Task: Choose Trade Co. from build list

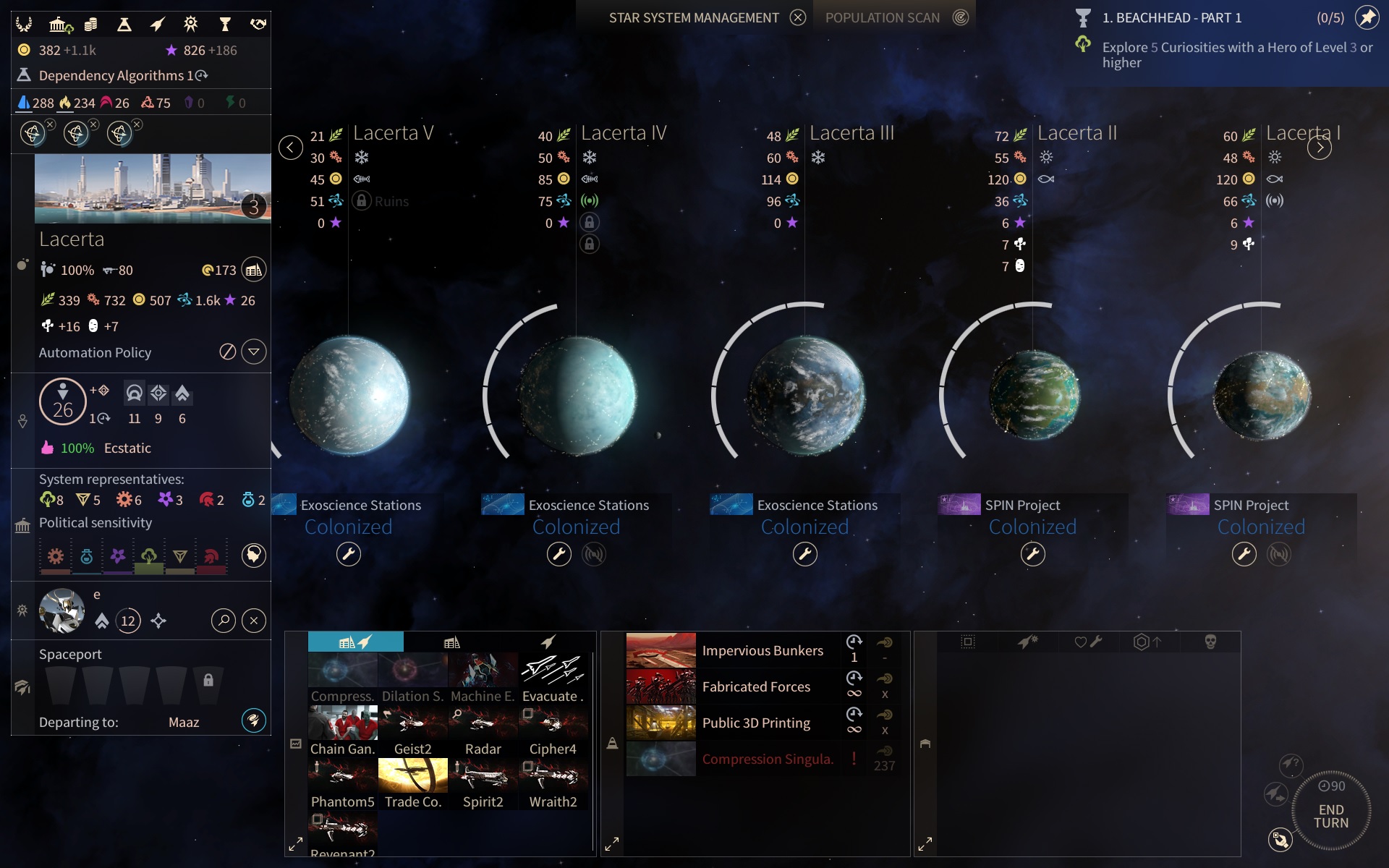Action: pos(412,783)
